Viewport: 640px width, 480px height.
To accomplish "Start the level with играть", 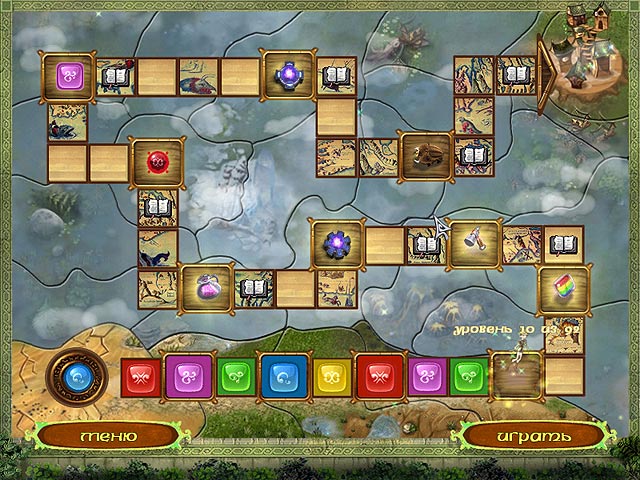I will pyautogui.click(x=532, y=436).
